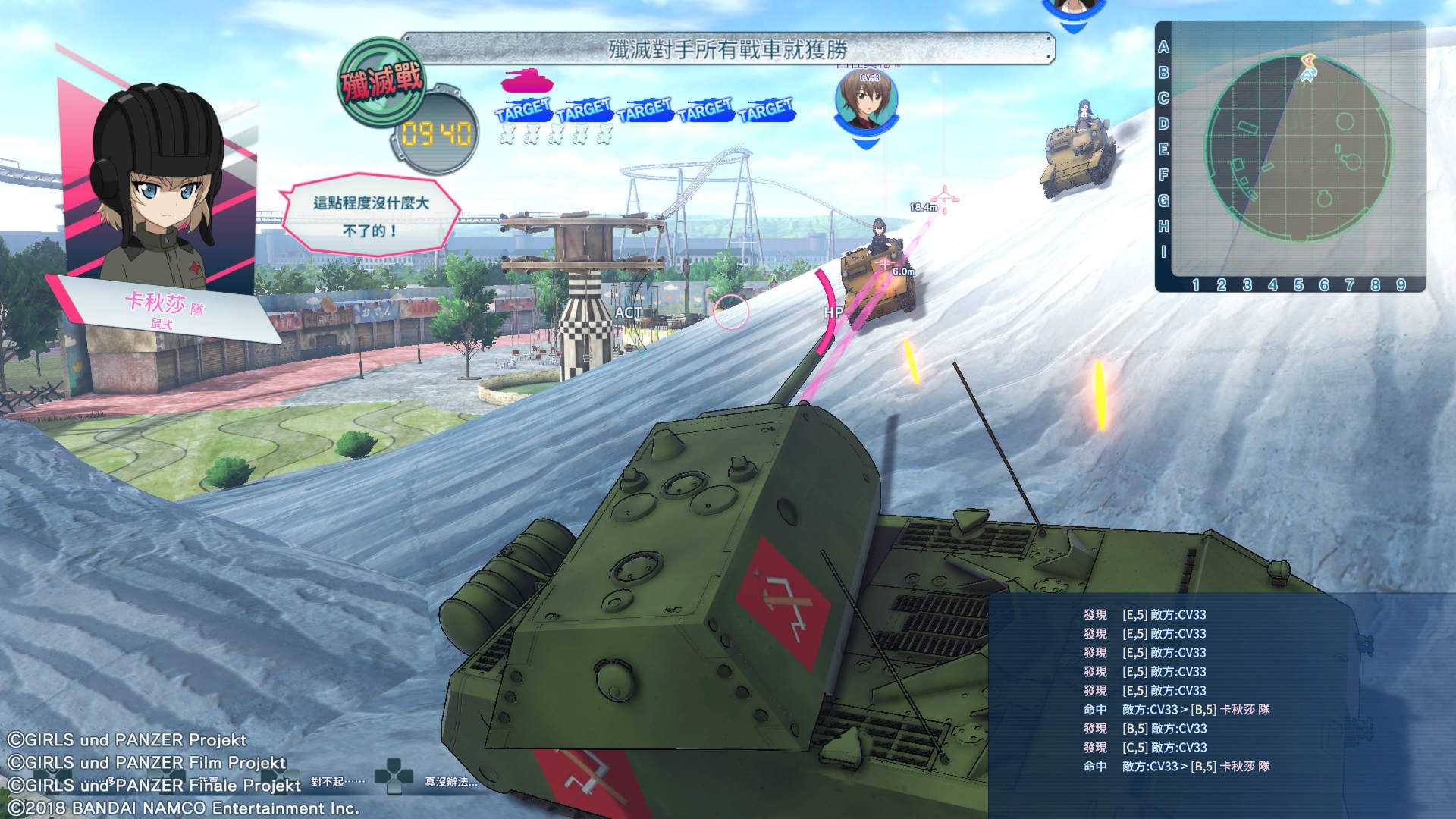The image size is (1456, 819).
Task: Click the stopwatch timer icon showing 0940
Action: click(433, 129)
